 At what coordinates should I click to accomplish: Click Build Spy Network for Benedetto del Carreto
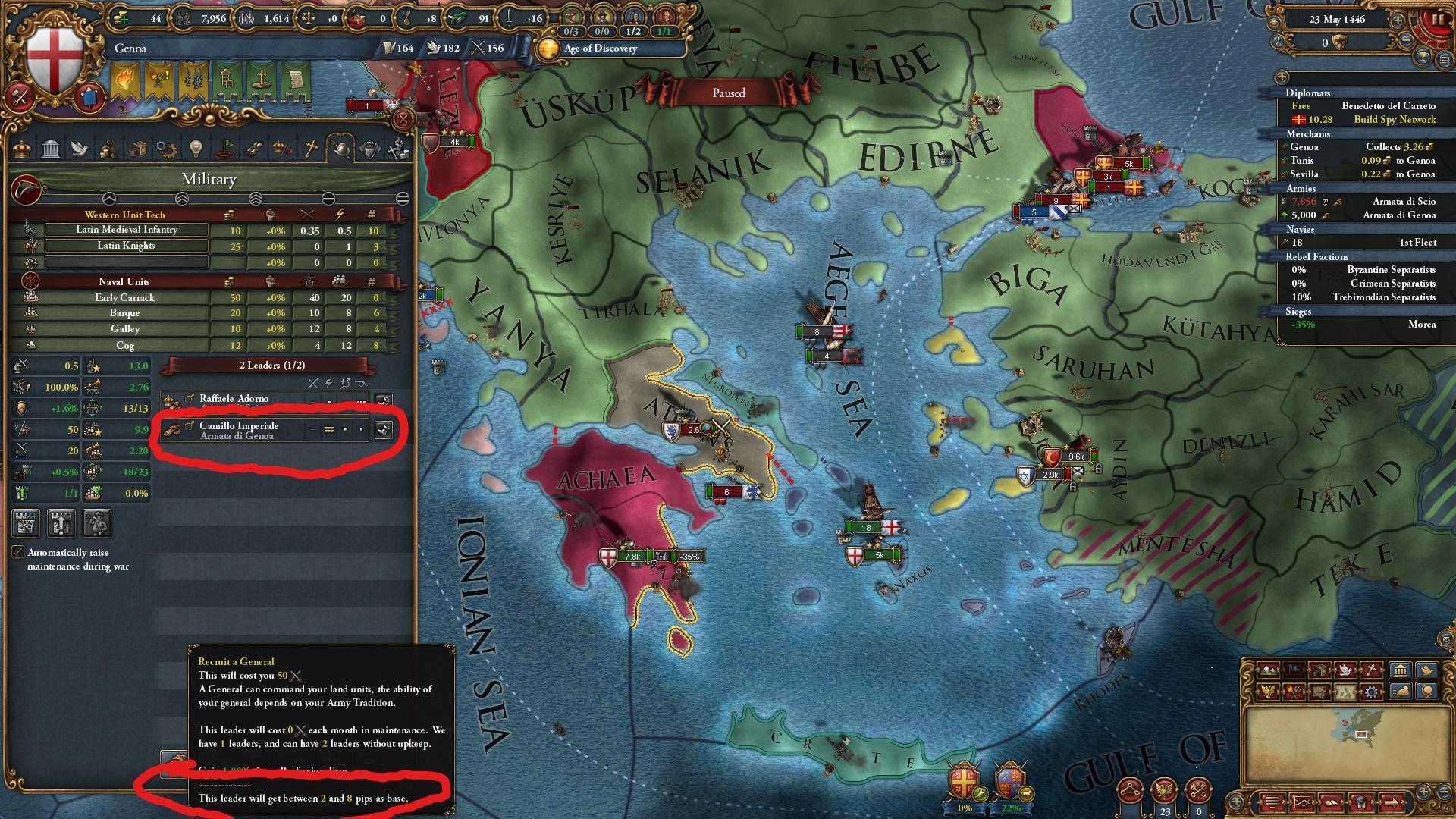pyautogui.click(x=1394, y=120)
